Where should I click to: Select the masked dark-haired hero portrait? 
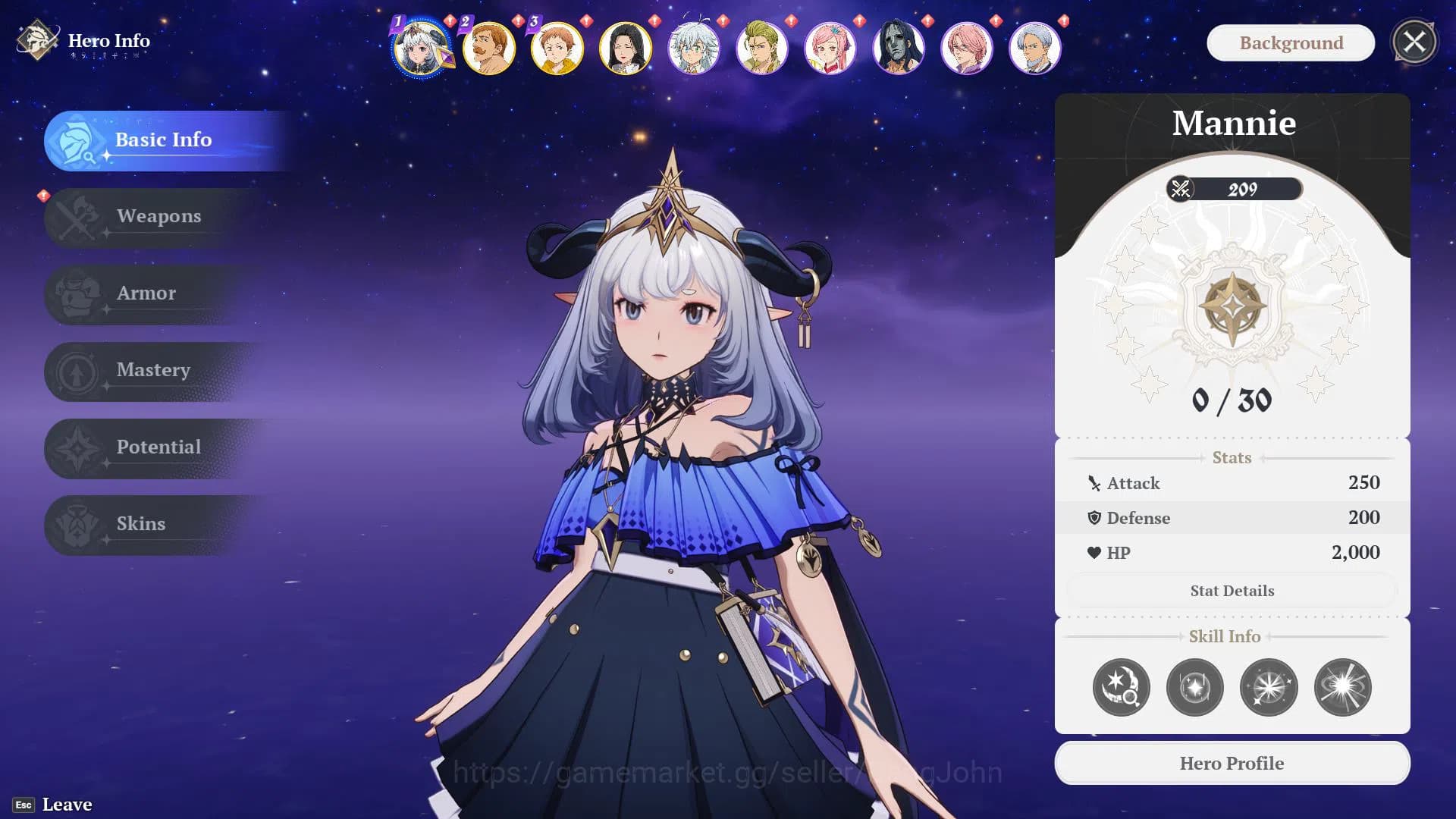click(x=899, y=49)
